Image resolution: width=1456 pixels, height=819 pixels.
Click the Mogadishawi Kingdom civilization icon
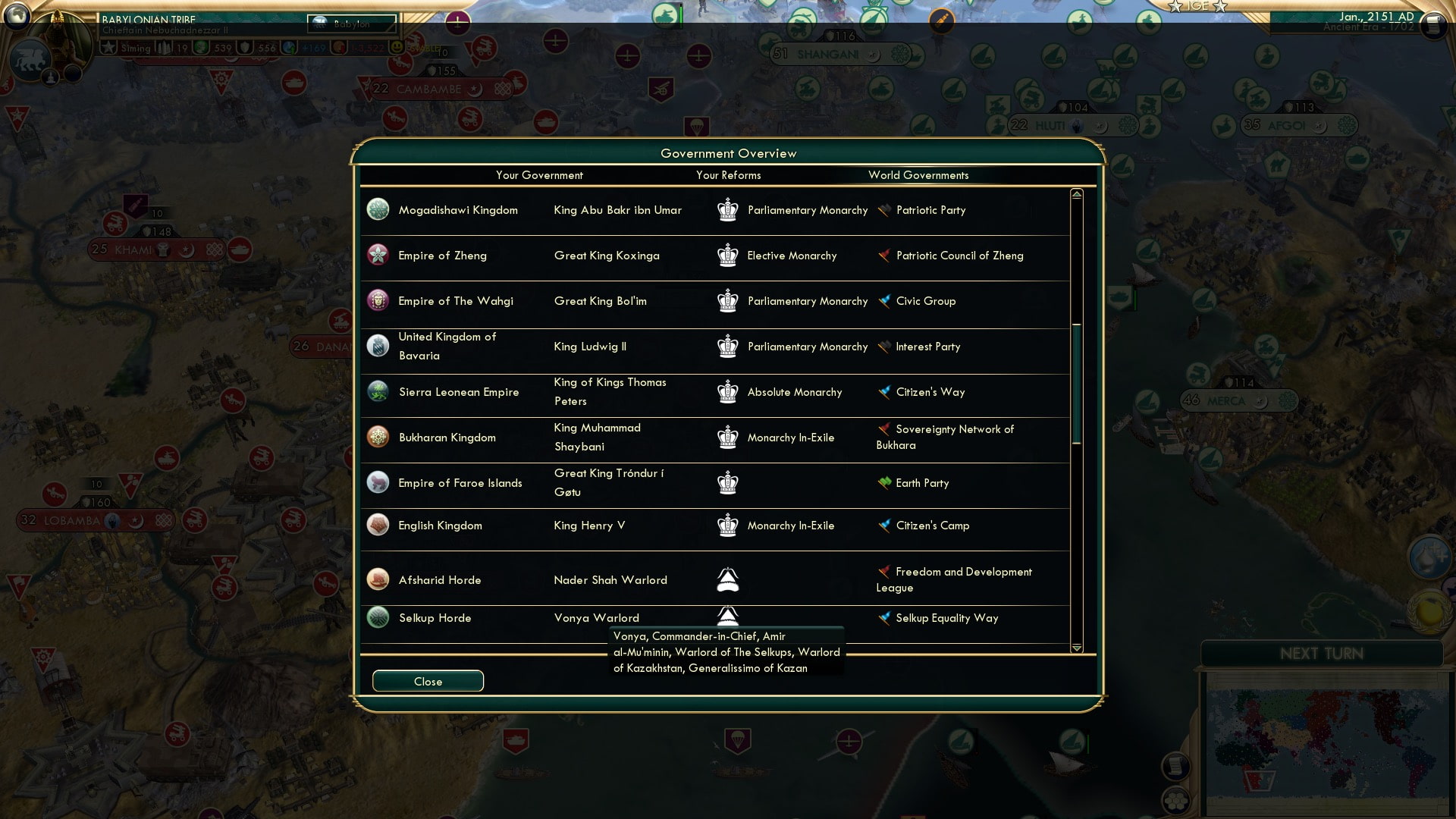(378, 210)
